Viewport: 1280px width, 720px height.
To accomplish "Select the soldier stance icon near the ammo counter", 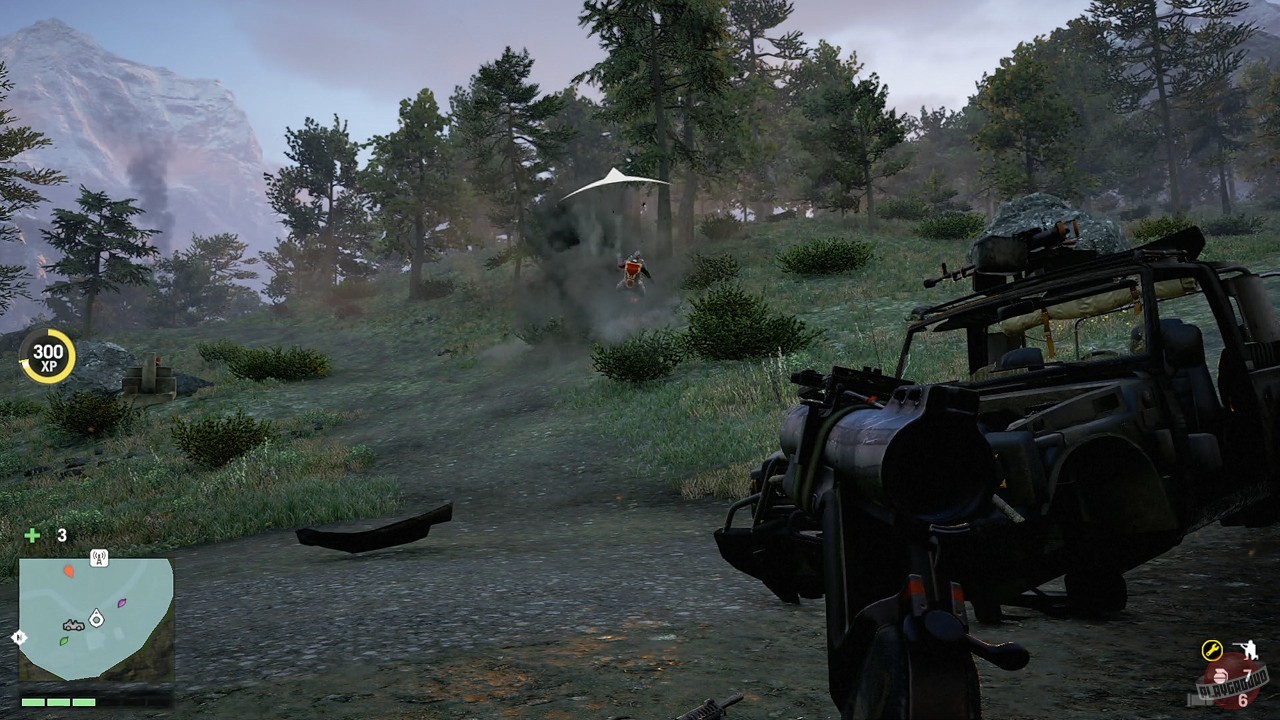I will coord(1249,650).
